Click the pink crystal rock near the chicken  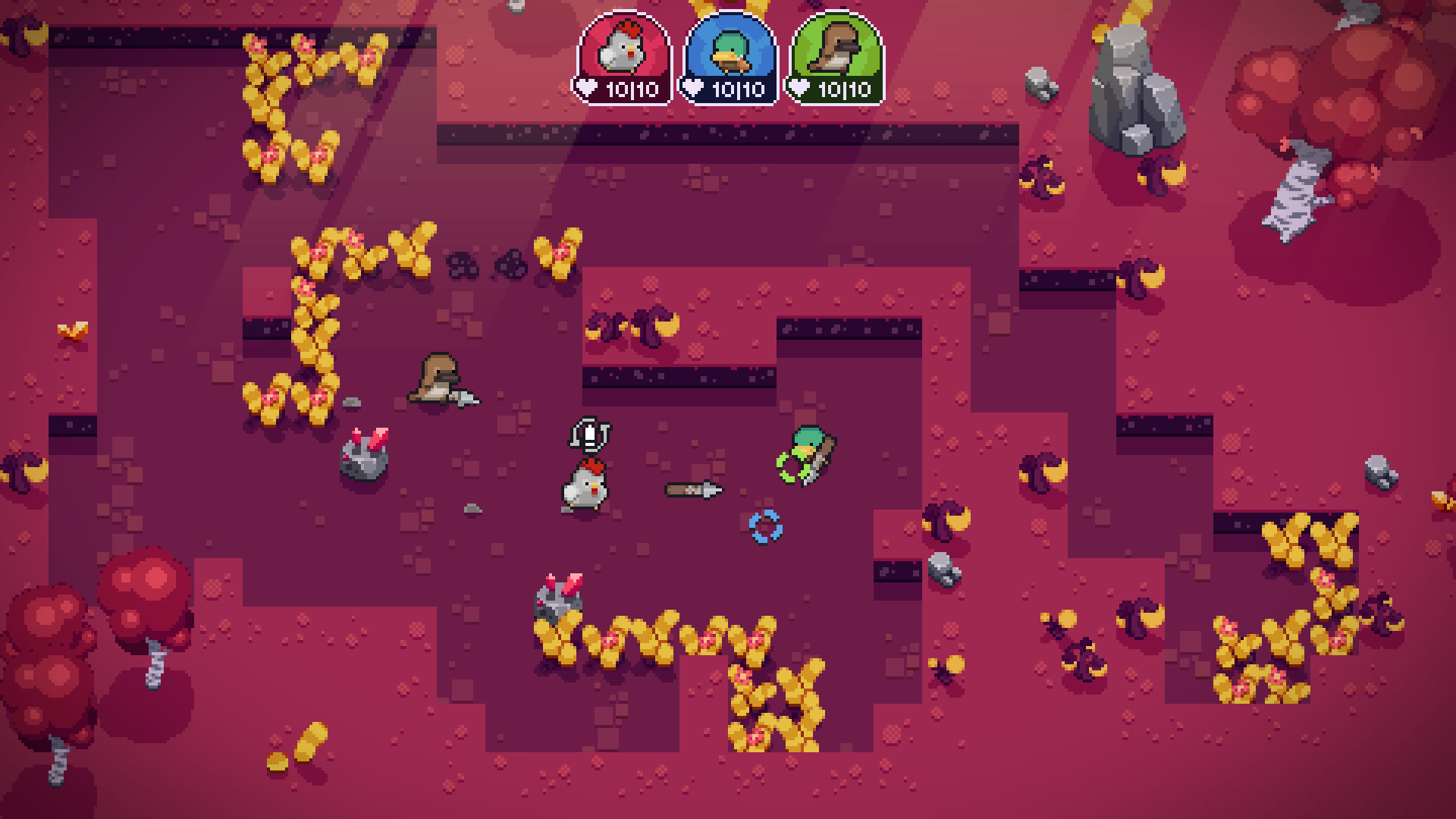point(364,455)
